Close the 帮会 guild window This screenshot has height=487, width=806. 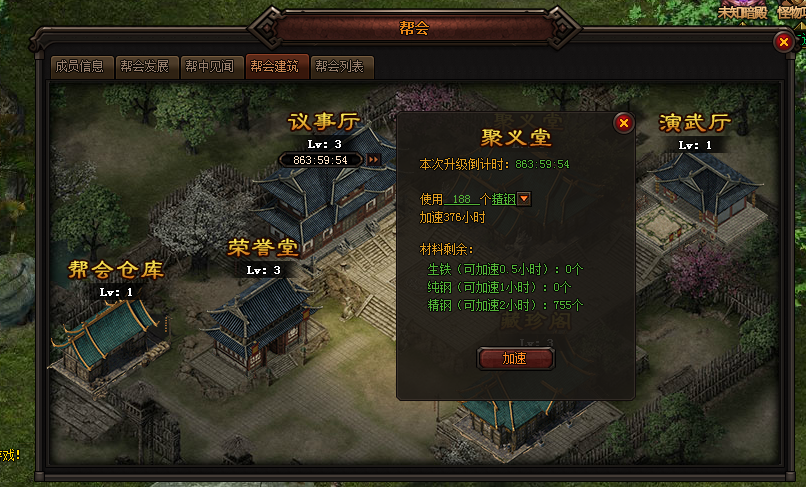pos(783,42)
